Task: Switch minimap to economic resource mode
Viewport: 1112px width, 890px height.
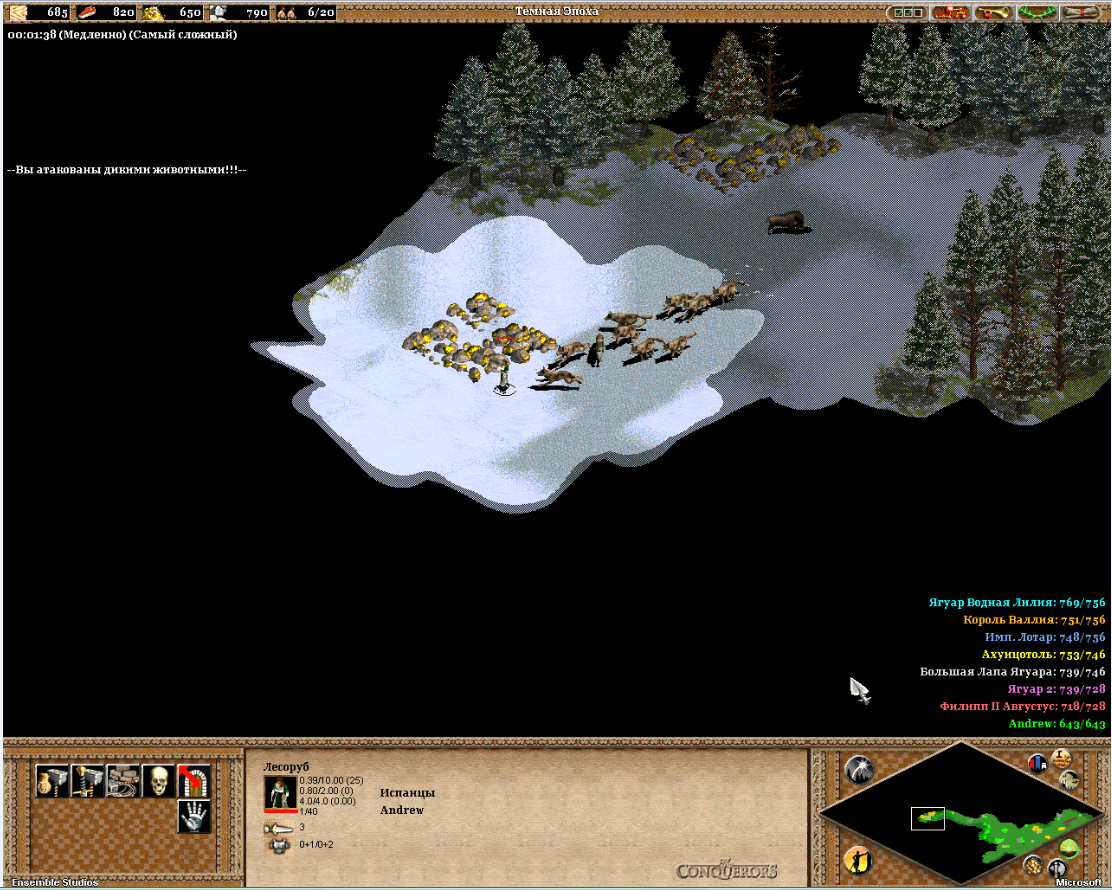Action: point(1034,864)
